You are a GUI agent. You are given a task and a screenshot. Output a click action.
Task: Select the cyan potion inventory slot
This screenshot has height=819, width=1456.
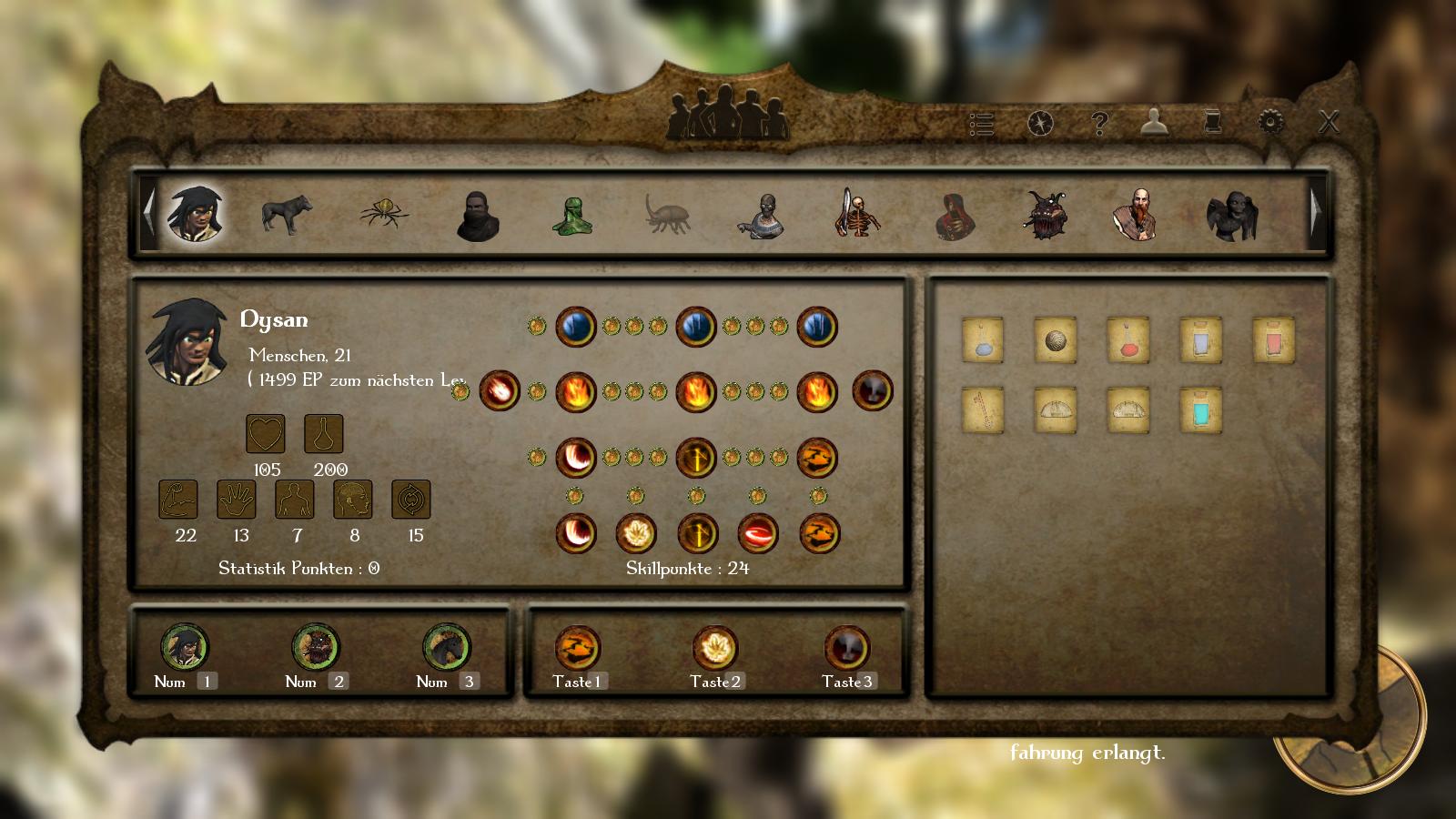[1200, 409]
